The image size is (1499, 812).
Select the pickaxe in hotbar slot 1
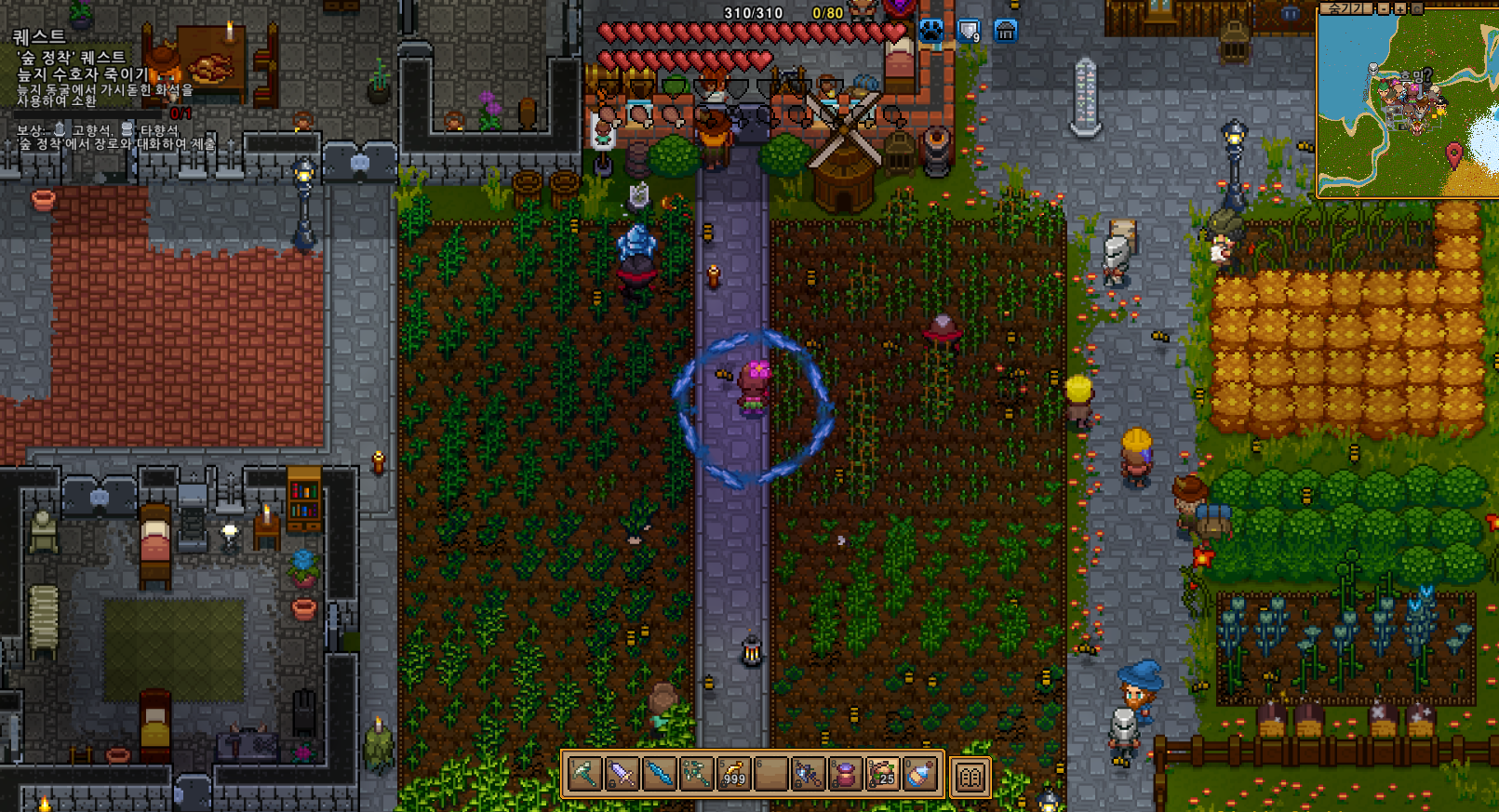tap(584, 773)
